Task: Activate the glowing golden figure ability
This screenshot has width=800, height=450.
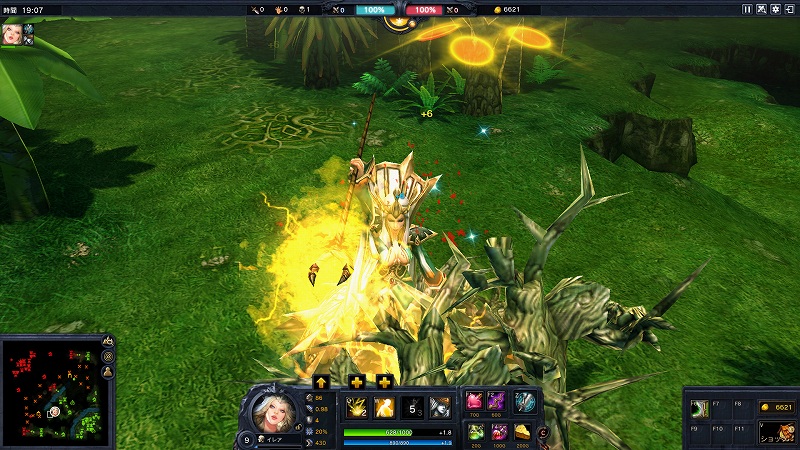Action: pyautogui.click(x=383, y=407)
